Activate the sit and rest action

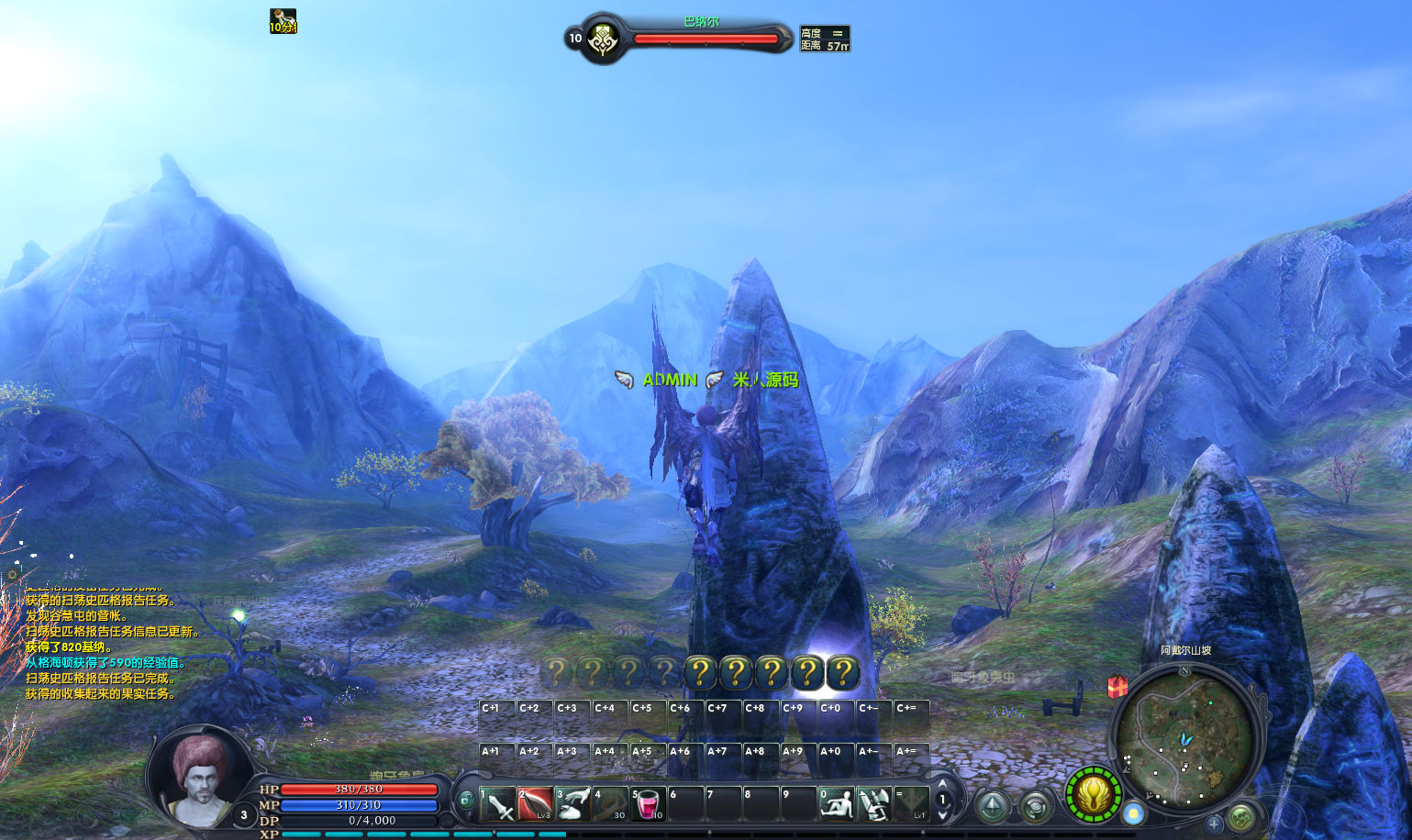836,804
